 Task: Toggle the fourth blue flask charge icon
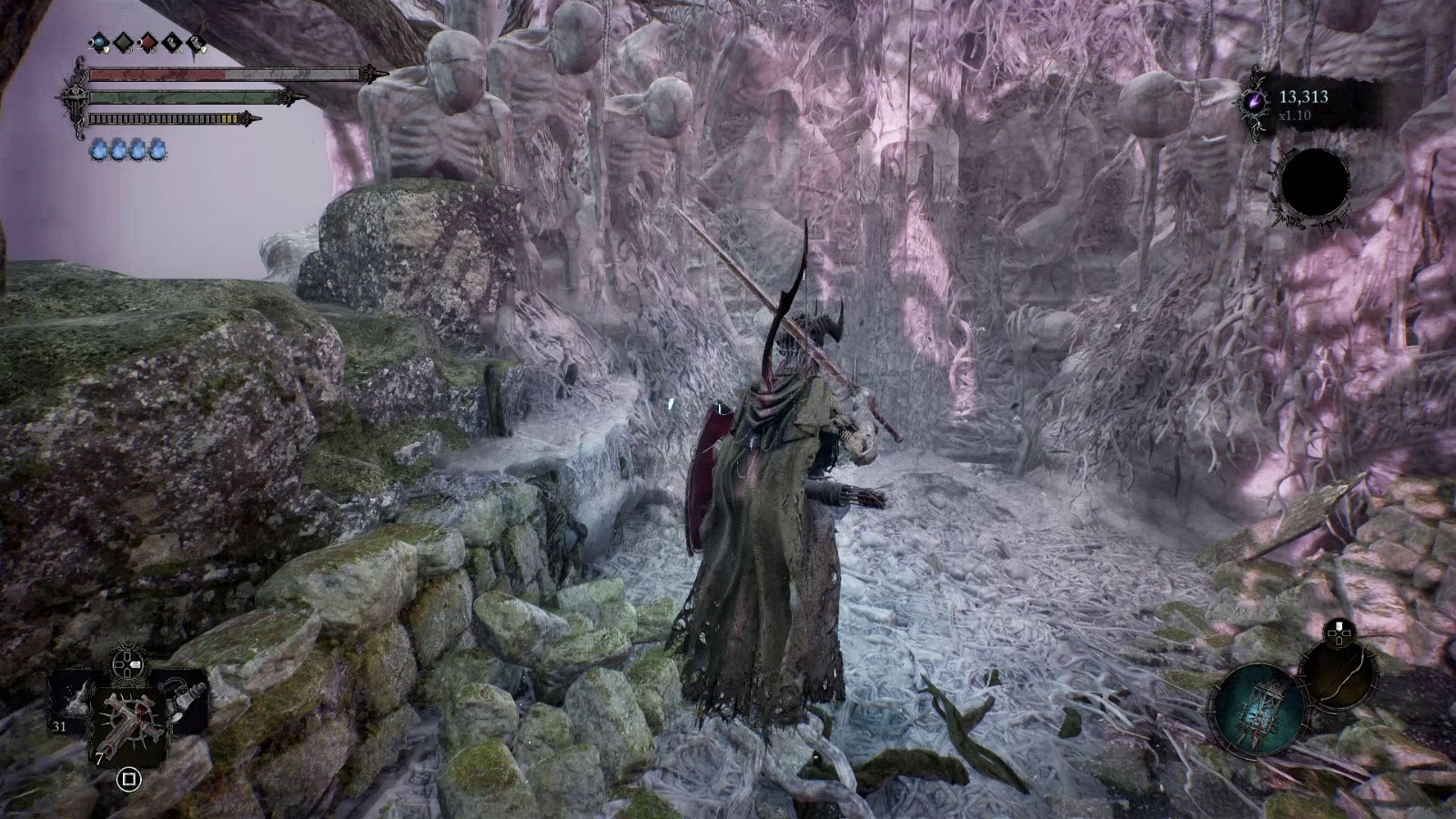(157, 149)
